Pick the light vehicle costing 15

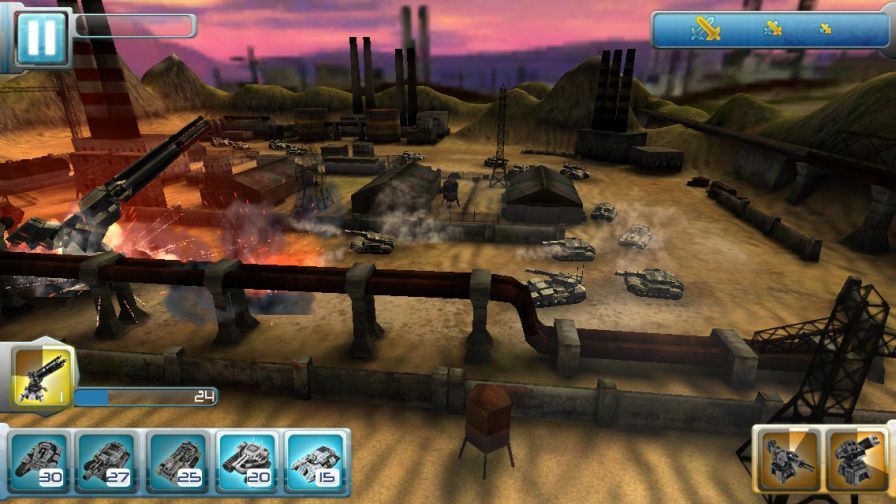click(x=317, y=463)
